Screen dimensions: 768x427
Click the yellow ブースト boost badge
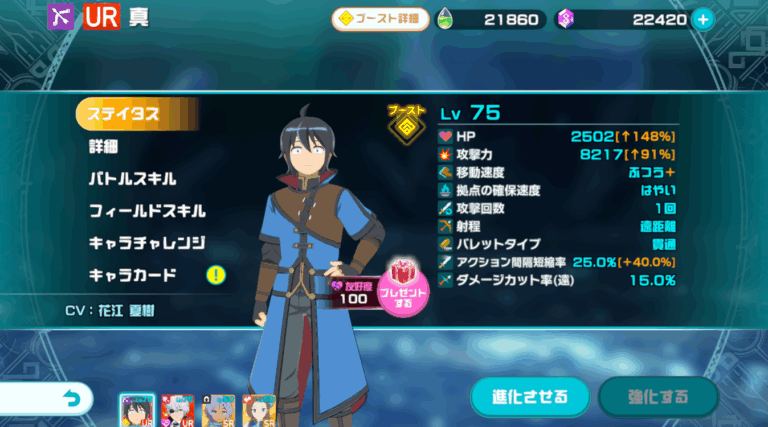click(x=406, y=124)
